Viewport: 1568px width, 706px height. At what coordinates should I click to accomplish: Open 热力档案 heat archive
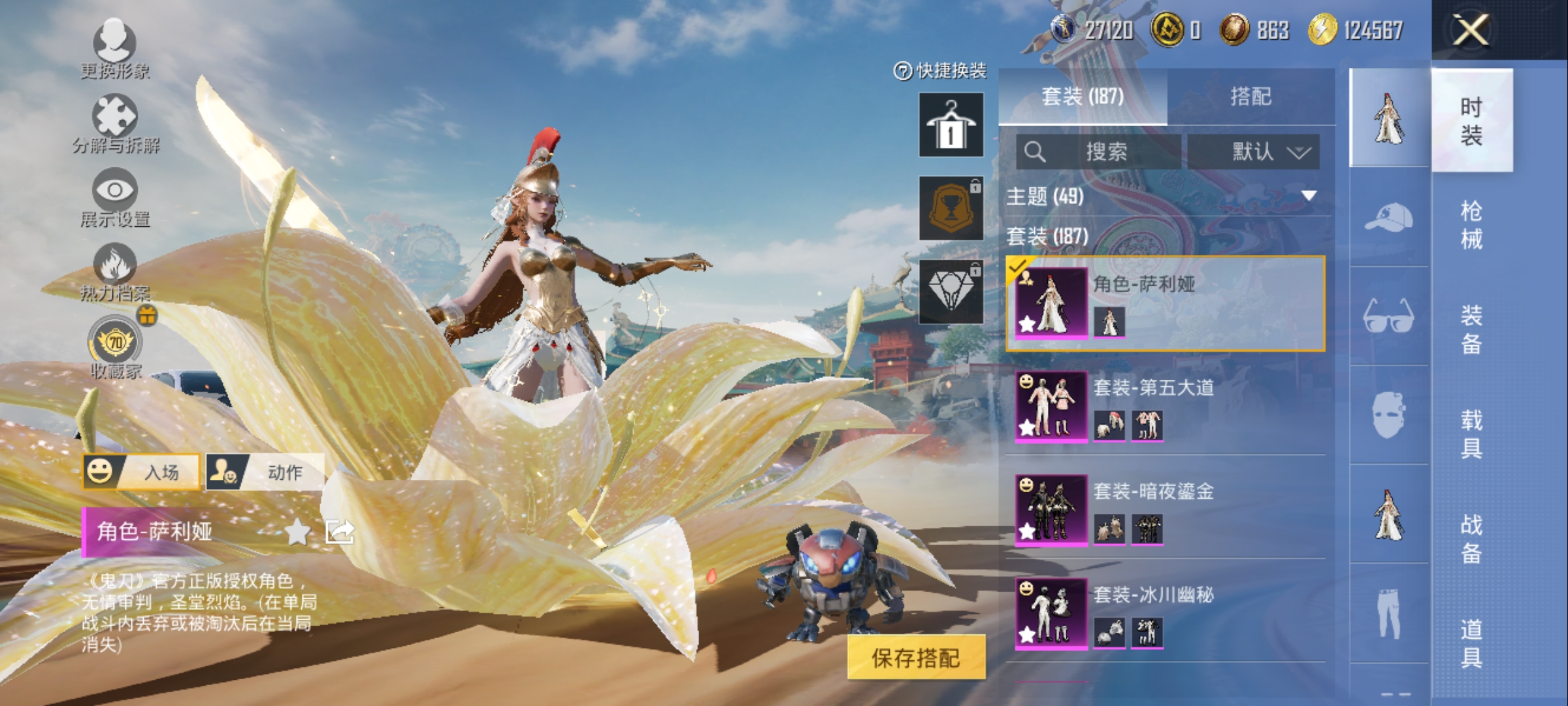[115, 271]
